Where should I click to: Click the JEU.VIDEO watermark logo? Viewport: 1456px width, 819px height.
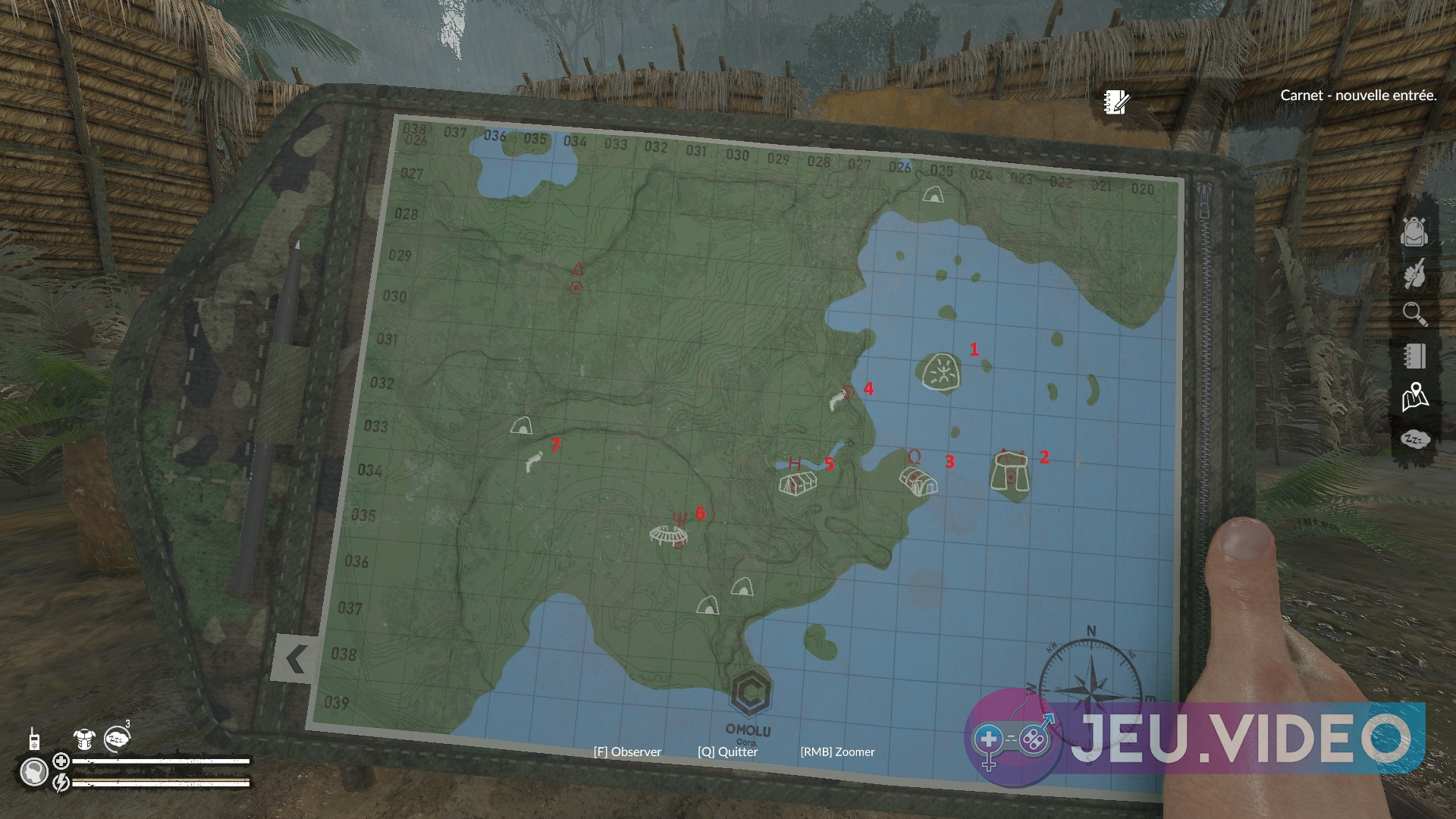tap(1194, 737)
